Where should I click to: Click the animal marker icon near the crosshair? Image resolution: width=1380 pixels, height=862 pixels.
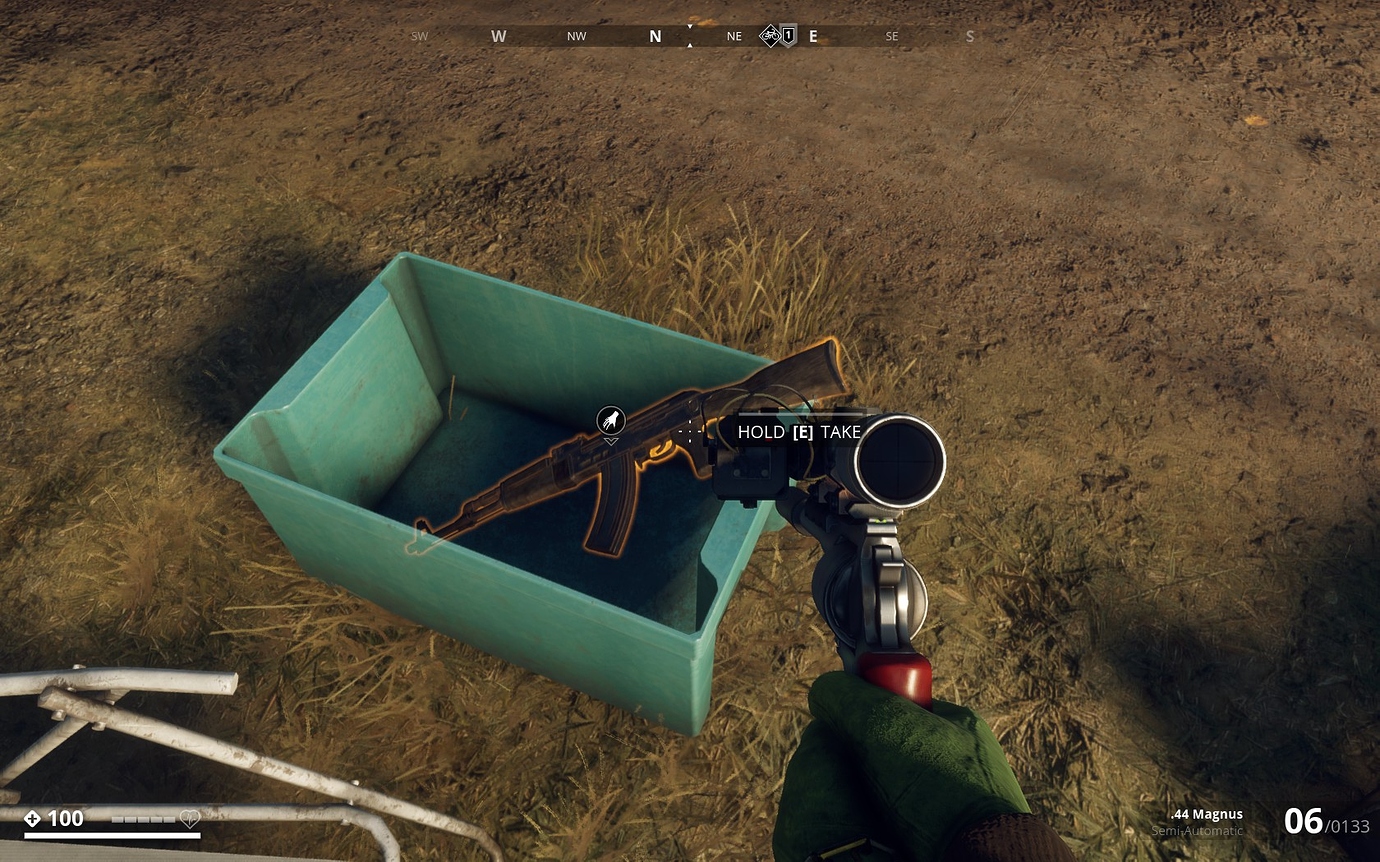tap(612, 420)
